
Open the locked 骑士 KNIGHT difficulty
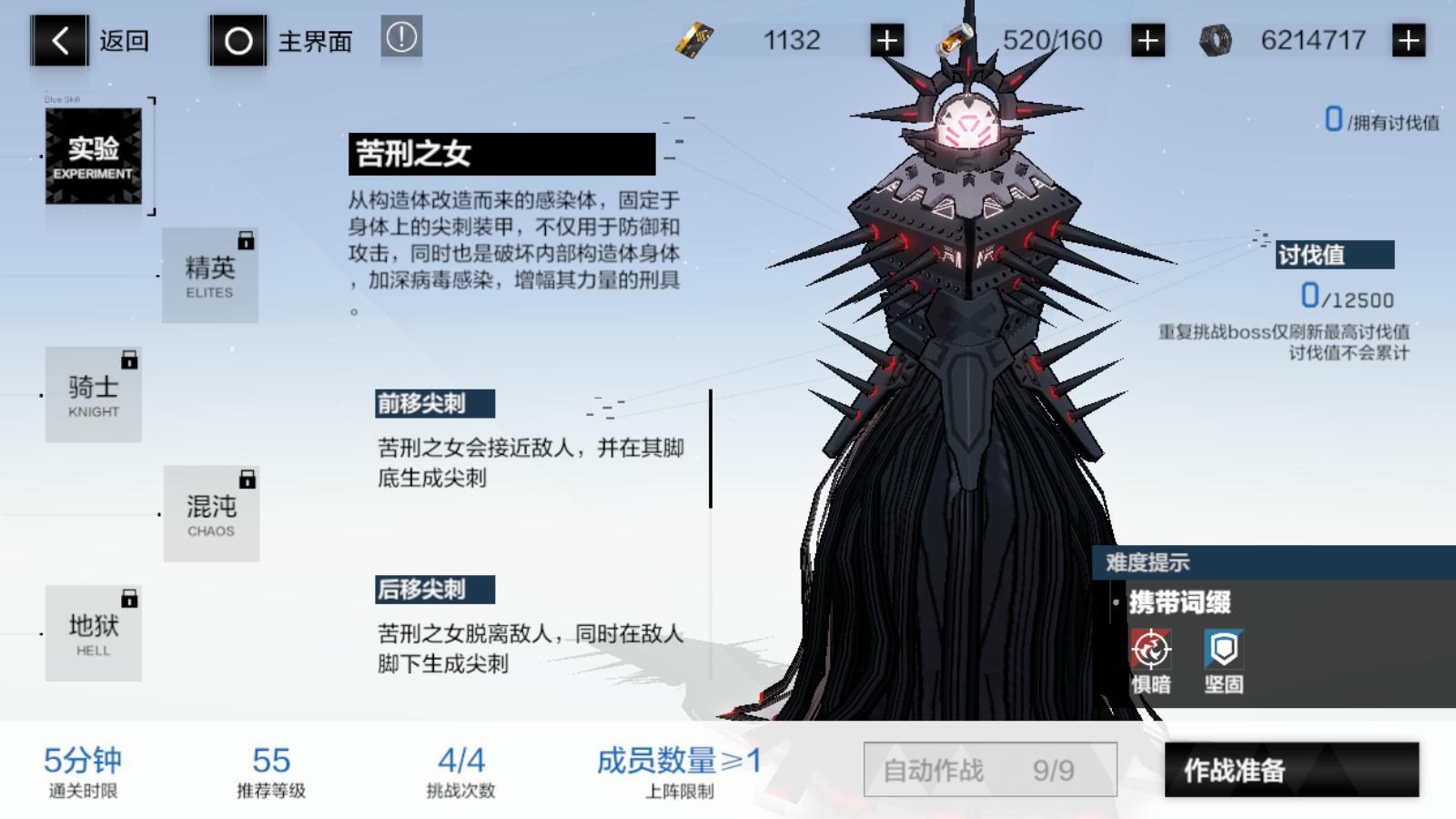[x=93, y=393]
